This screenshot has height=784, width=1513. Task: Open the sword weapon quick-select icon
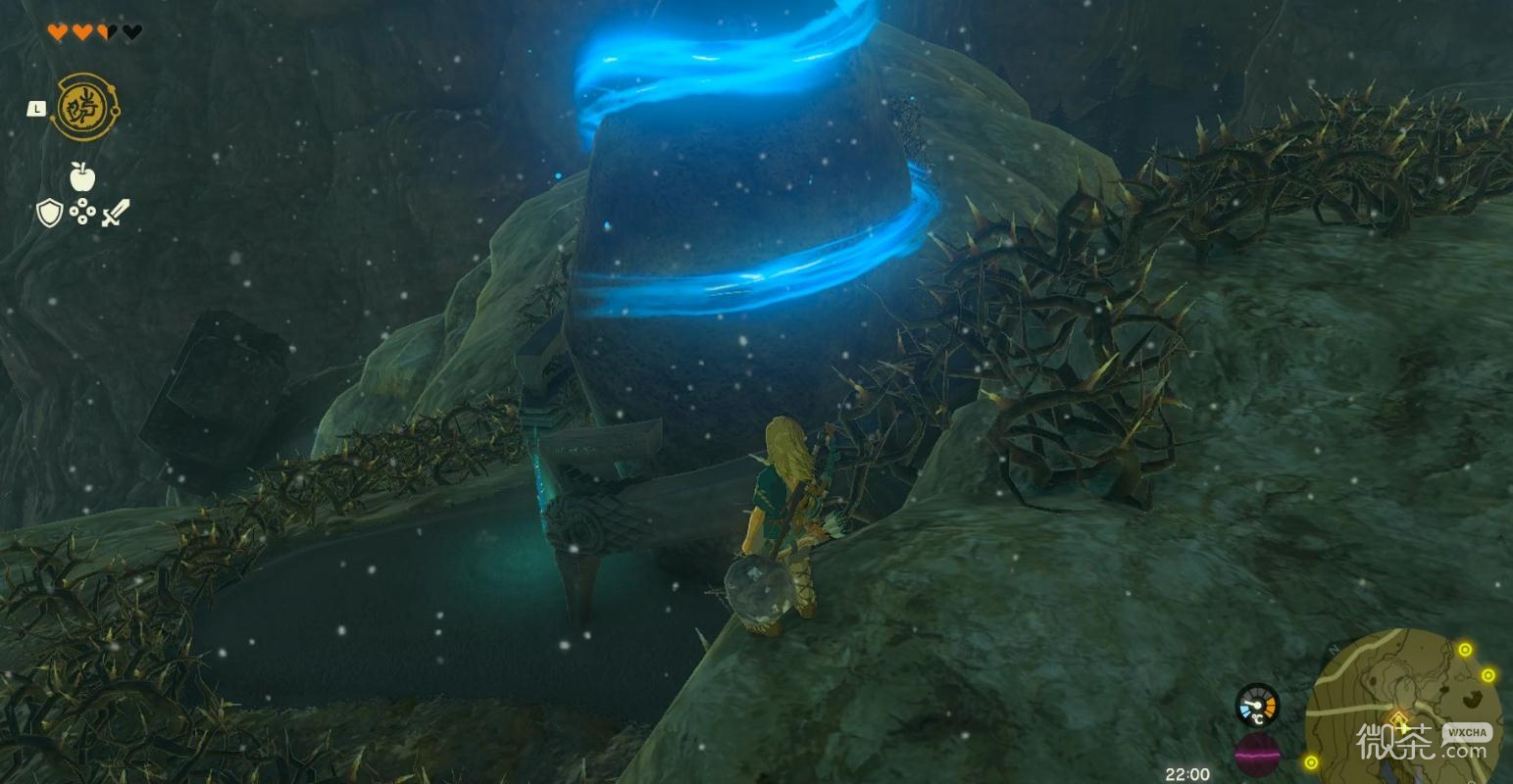tap(116, 212)
